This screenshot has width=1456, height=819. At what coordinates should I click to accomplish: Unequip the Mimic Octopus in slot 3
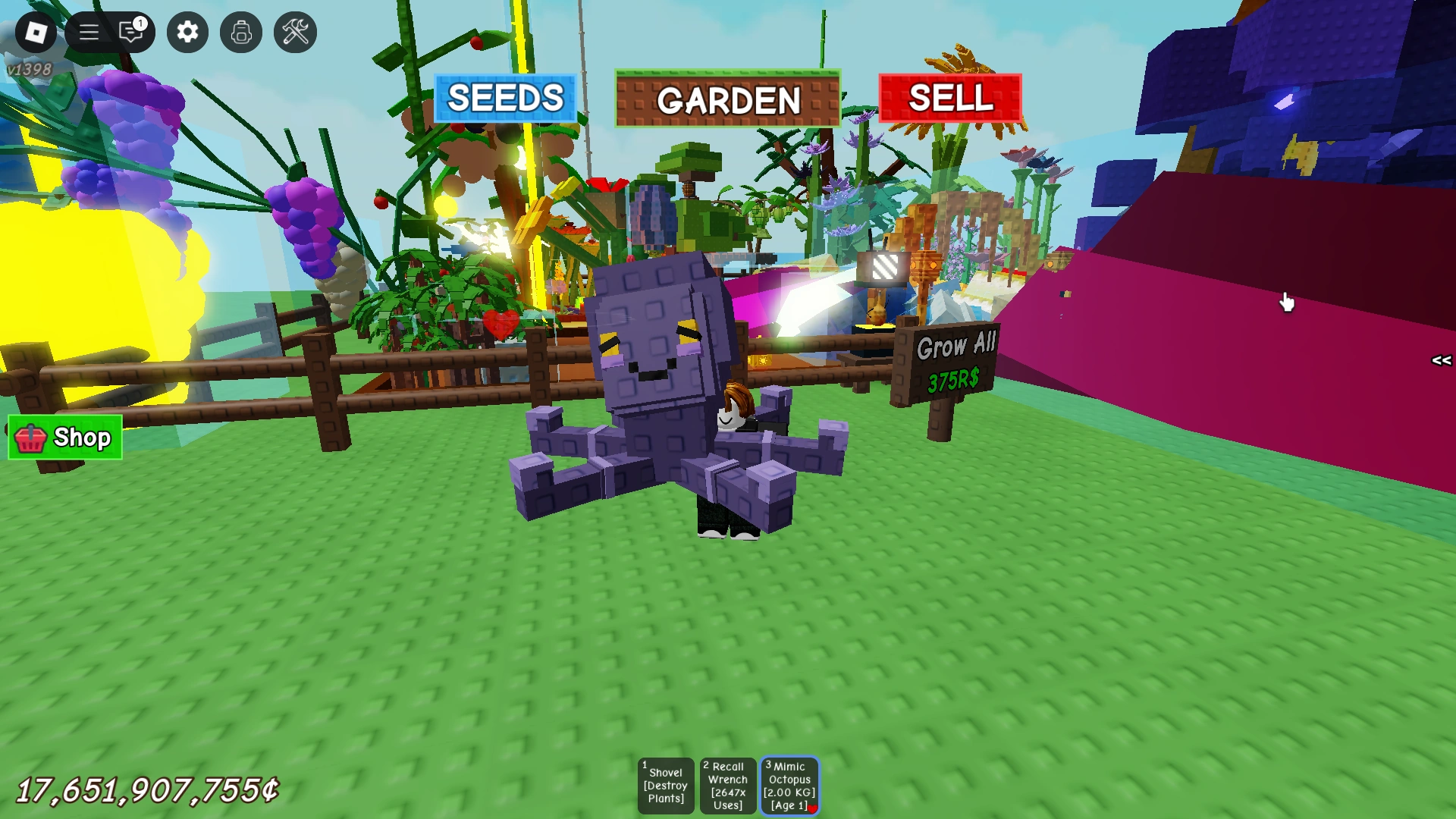789,785
